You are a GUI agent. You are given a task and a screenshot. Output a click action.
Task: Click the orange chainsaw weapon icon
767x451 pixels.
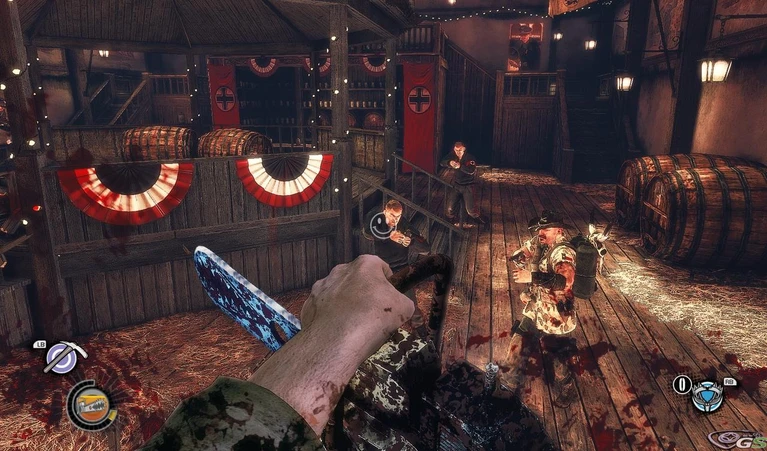tap(90, 404)
